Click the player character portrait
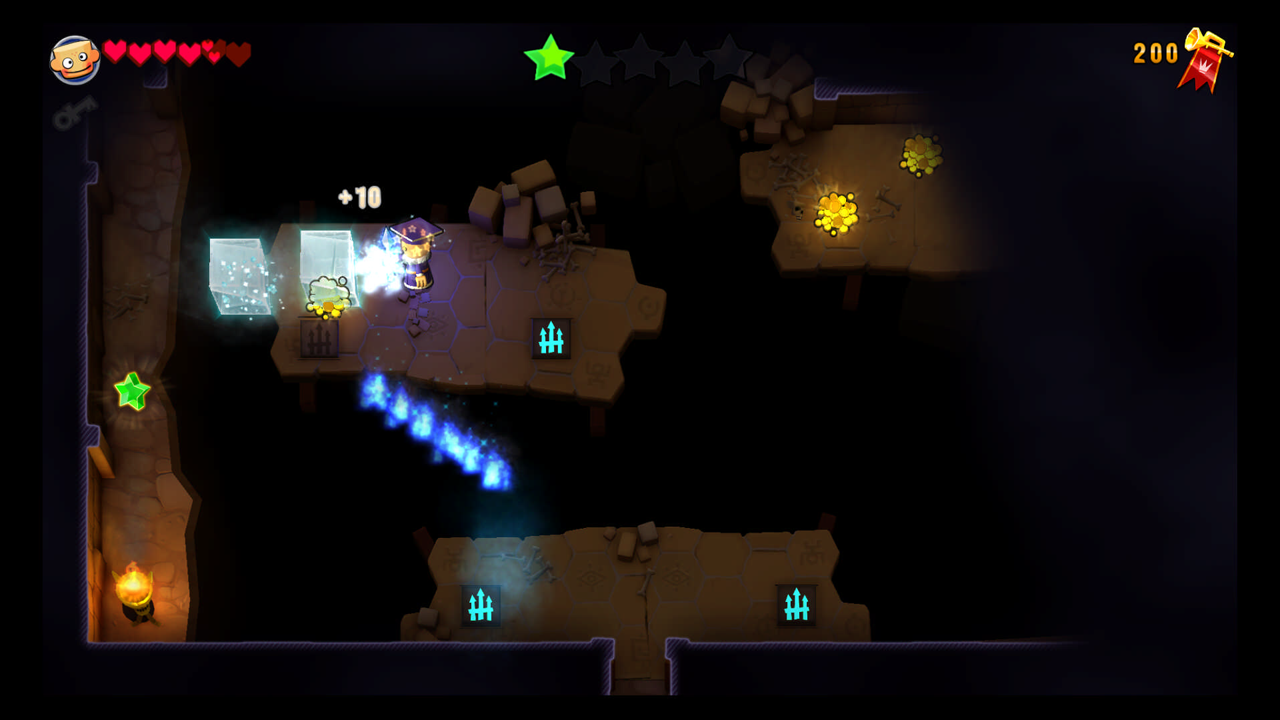 75,60
